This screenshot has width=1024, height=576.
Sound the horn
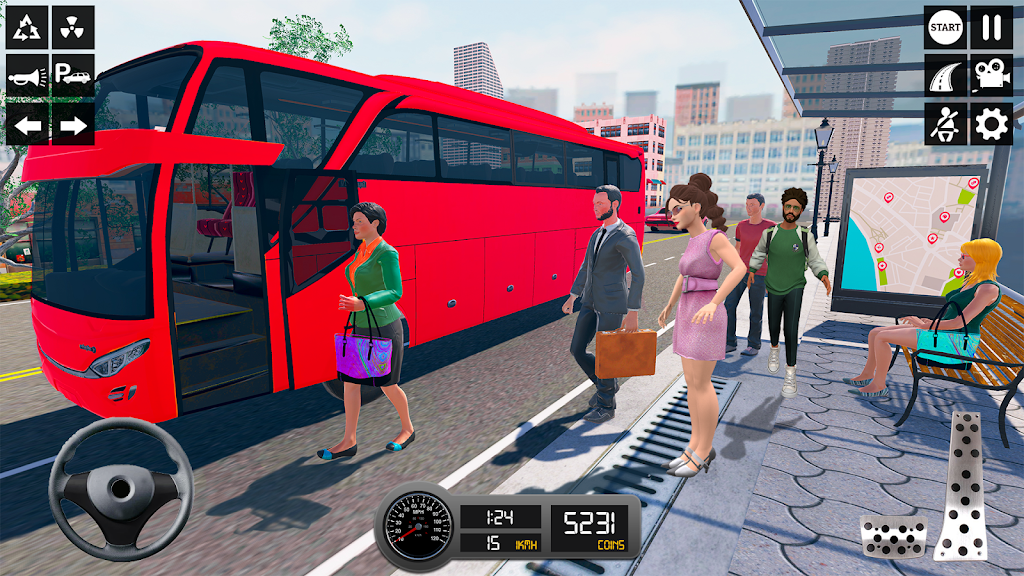(27, 75)
